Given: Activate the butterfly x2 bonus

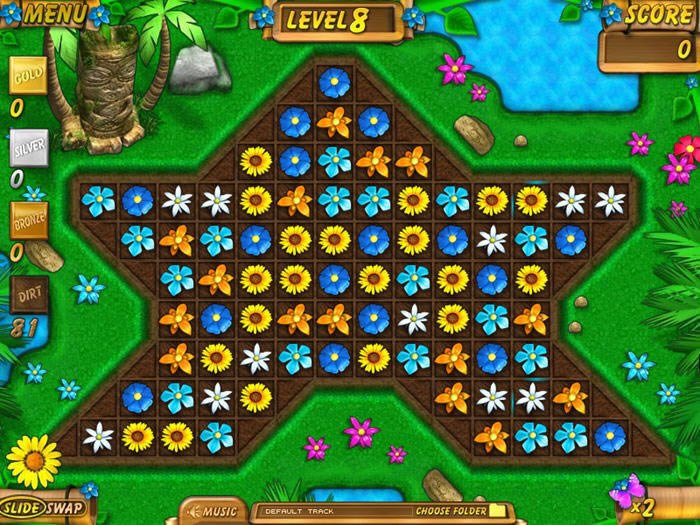Looking at the screenshot, I should pyautogui.click(x=630, y=493).
